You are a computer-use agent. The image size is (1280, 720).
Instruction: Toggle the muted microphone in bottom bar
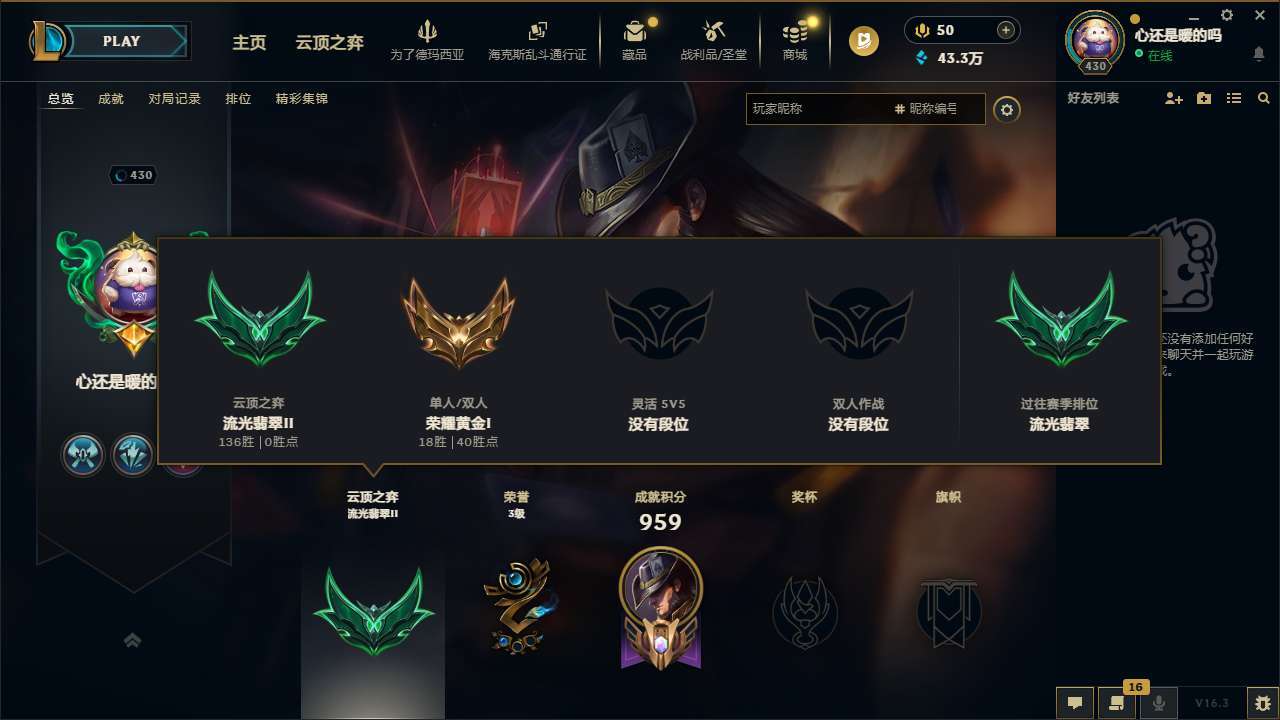[x=1159, y=702]
